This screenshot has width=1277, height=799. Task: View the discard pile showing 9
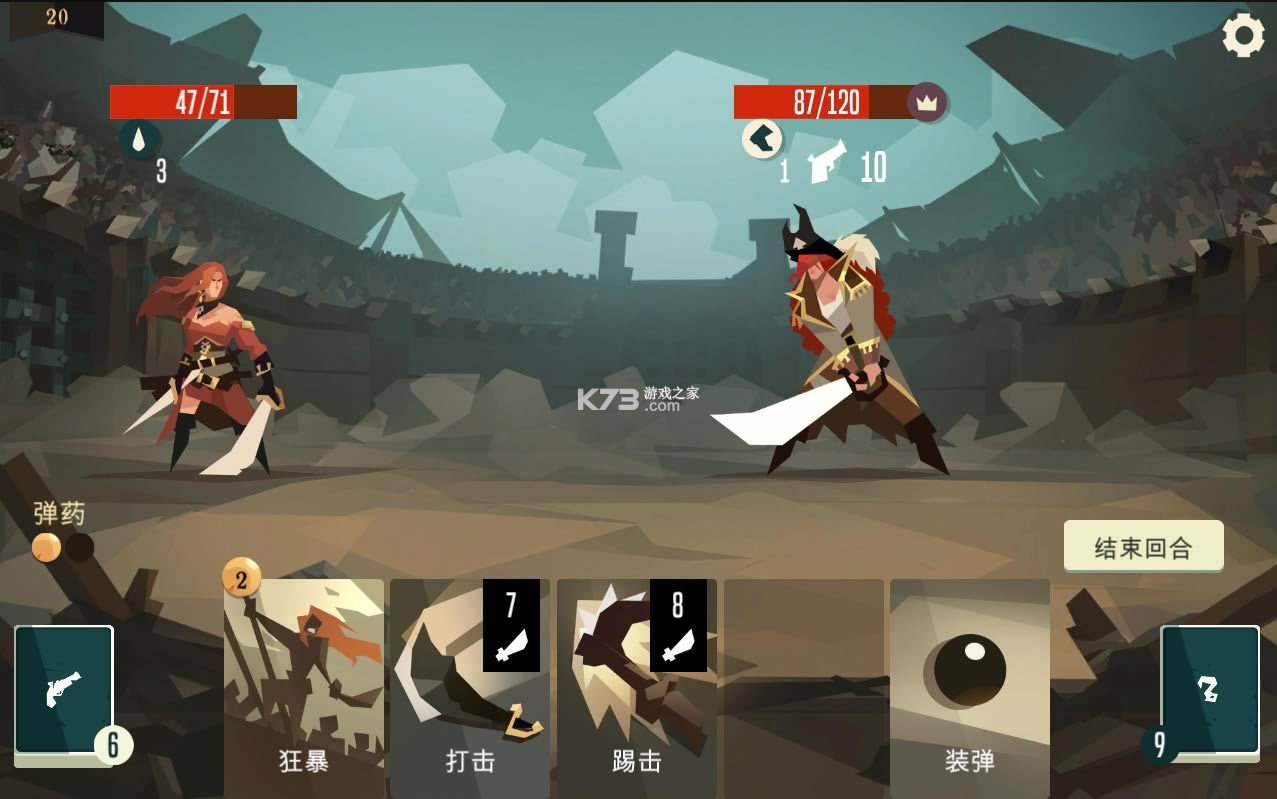[1209, 690]
